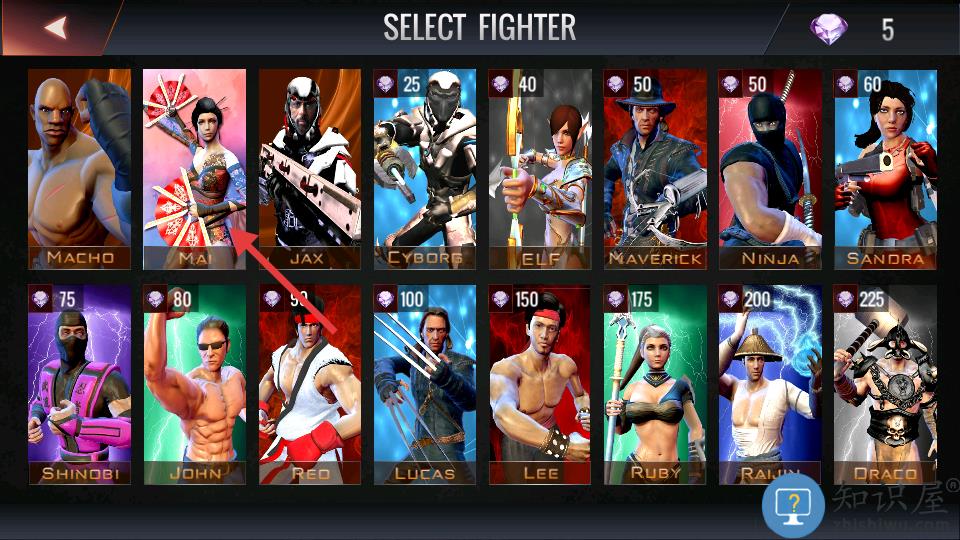Choose the Elf archer card
The image size is (960, 540).
coord(540,168)
